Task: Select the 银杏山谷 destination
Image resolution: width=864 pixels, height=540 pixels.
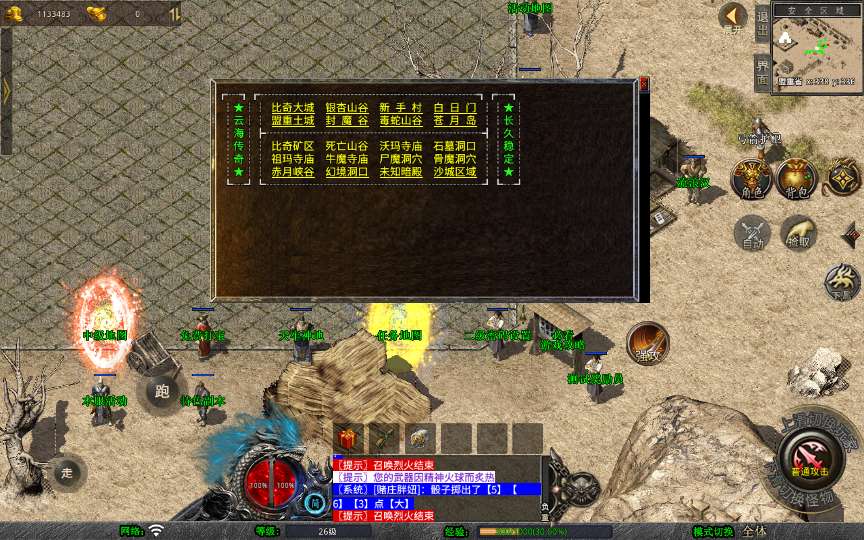Action: pyautogui.click(x=346, y=107)
